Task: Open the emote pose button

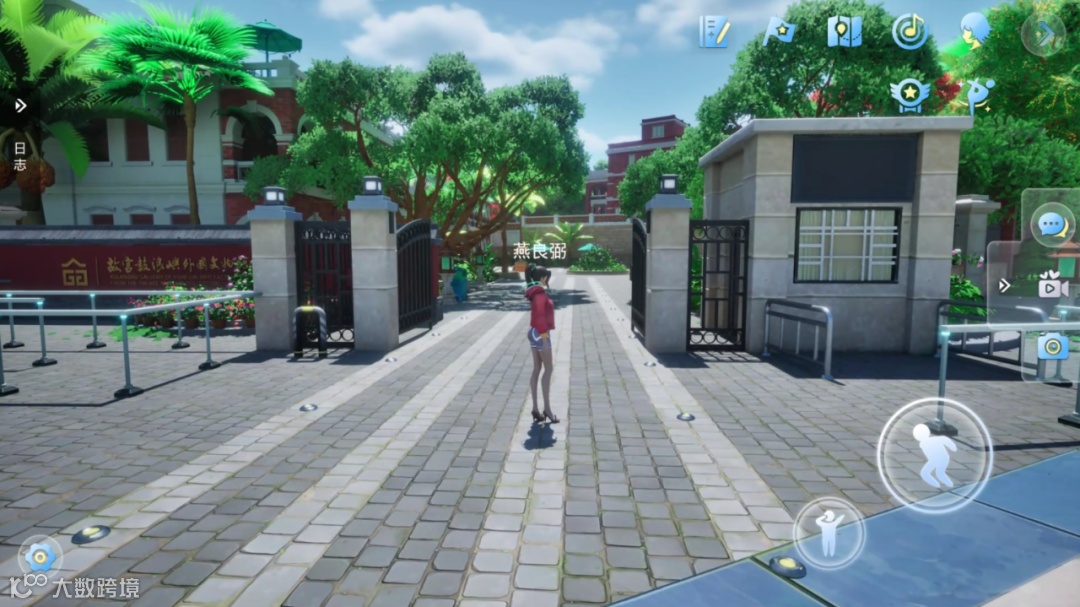Action: pyautogui.click(x=829, y=533)
